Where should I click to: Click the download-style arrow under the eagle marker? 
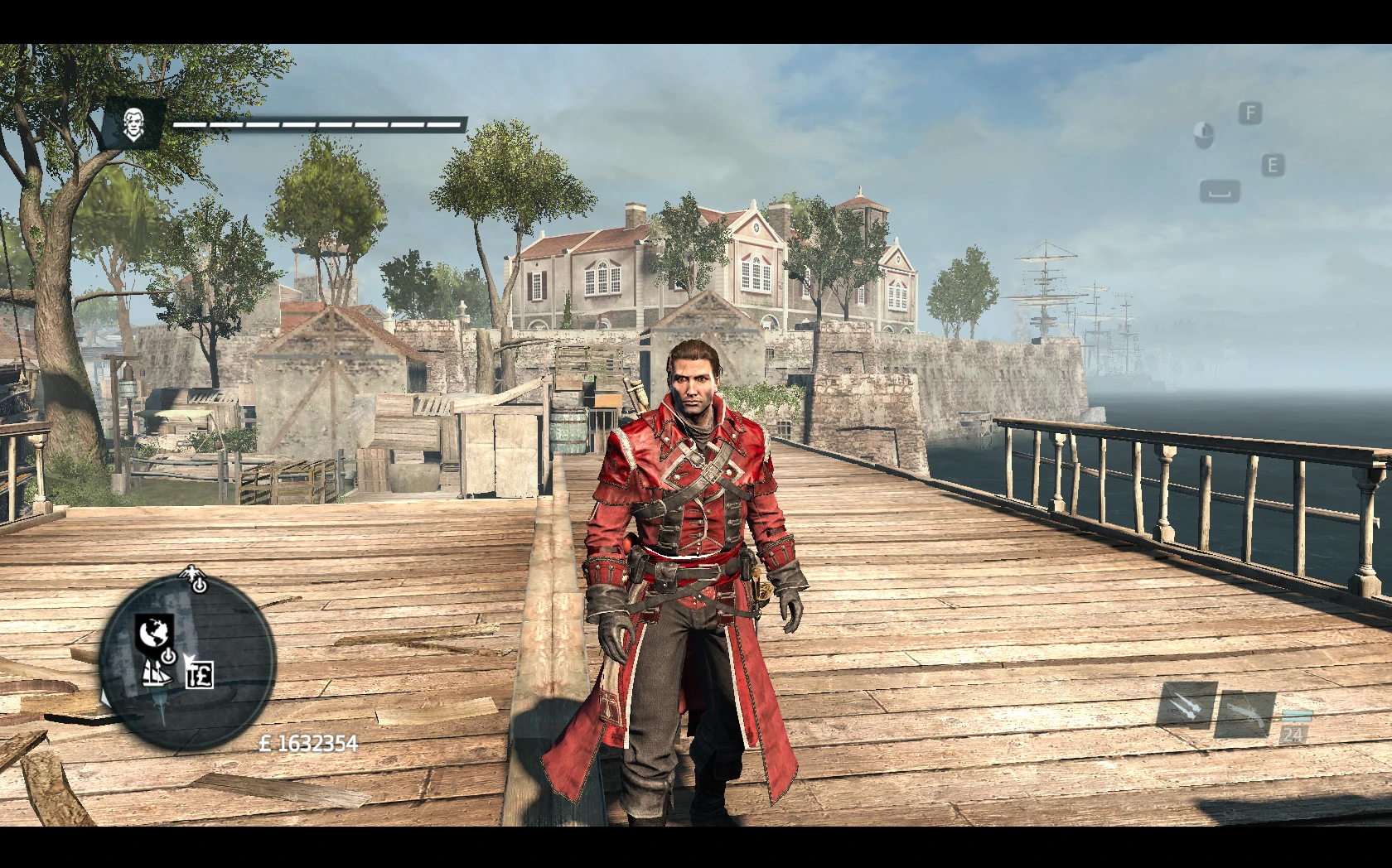(199, 586)
